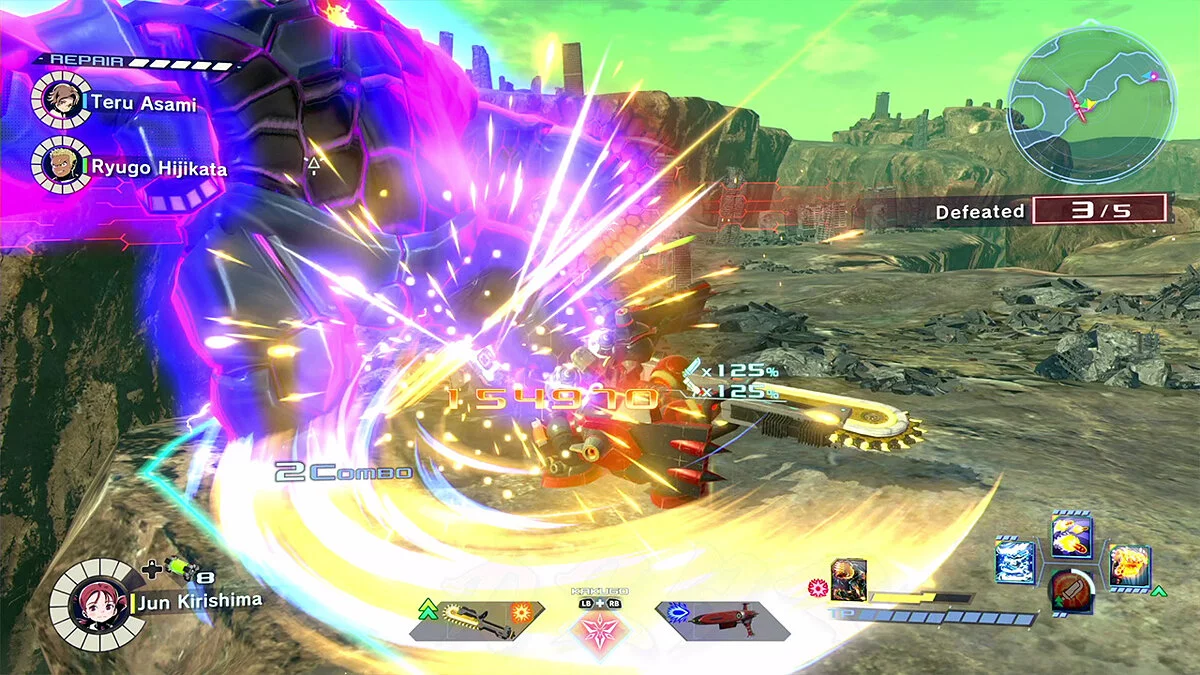Use the top fireball skill card
1200x675 pixels.
(1071, 537)
